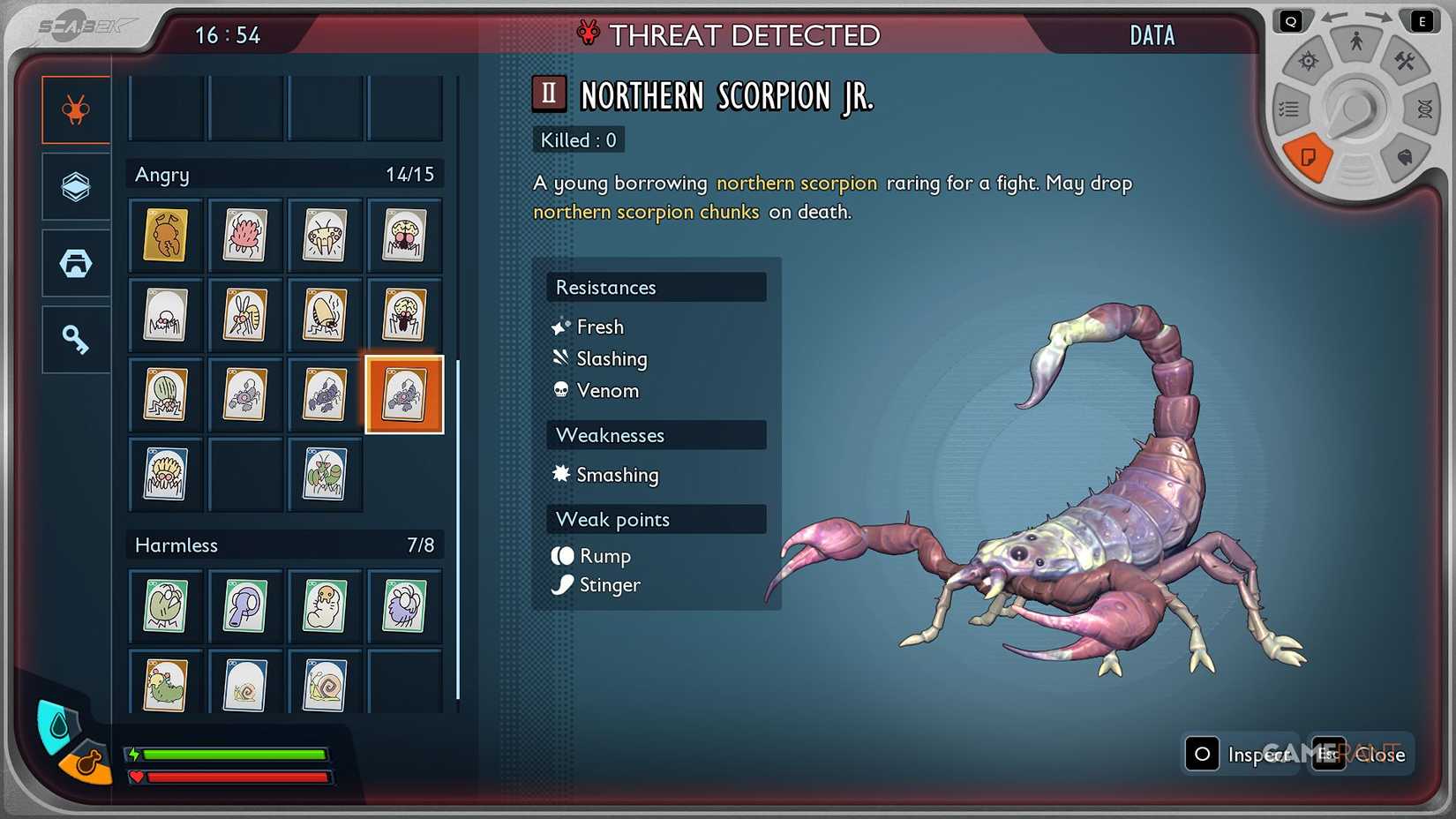The width and height of the screenshot is (1456, 819).
Task: Select the tools segment of the radial menu
Action: point(1407,62)
